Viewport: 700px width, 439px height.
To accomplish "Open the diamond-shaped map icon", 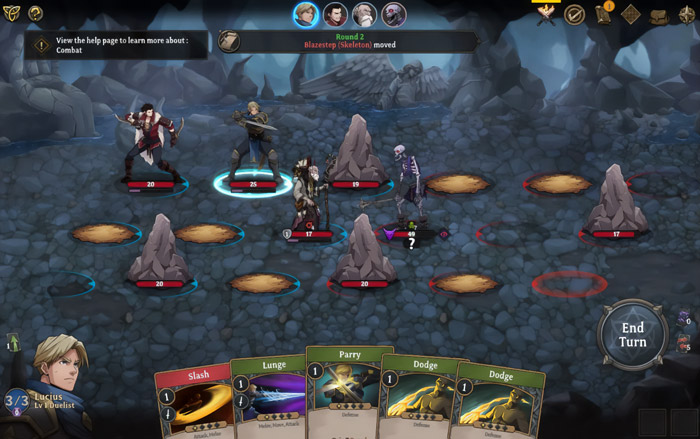I will pos(631,14).
